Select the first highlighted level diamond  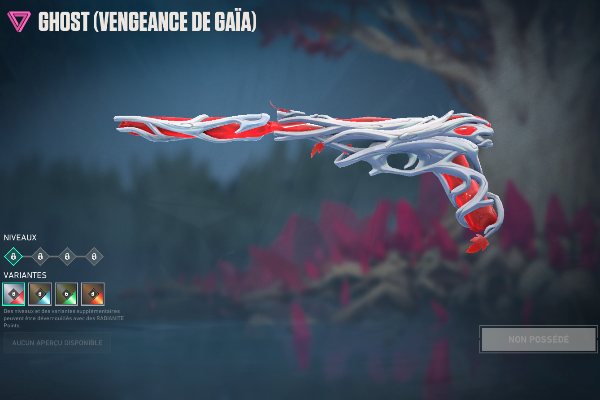pos(13,256)
